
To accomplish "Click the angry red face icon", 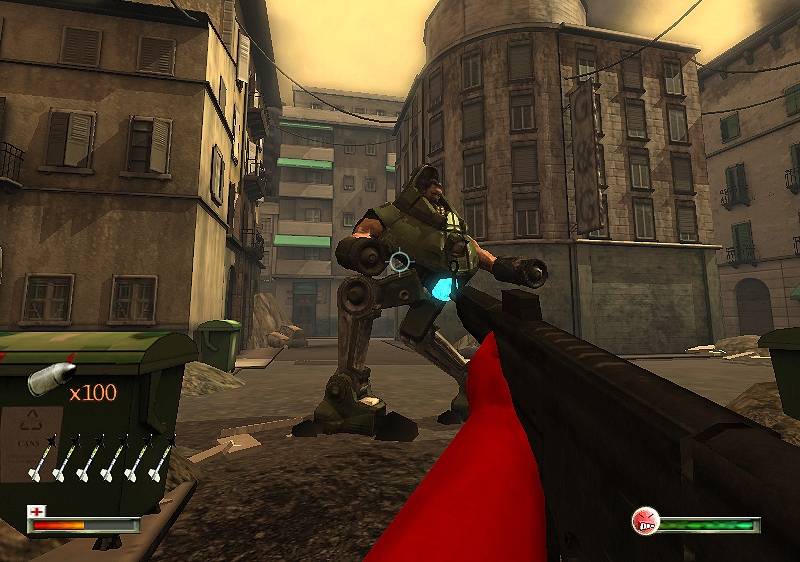I will pyautogui.click(x=645, y=520).
